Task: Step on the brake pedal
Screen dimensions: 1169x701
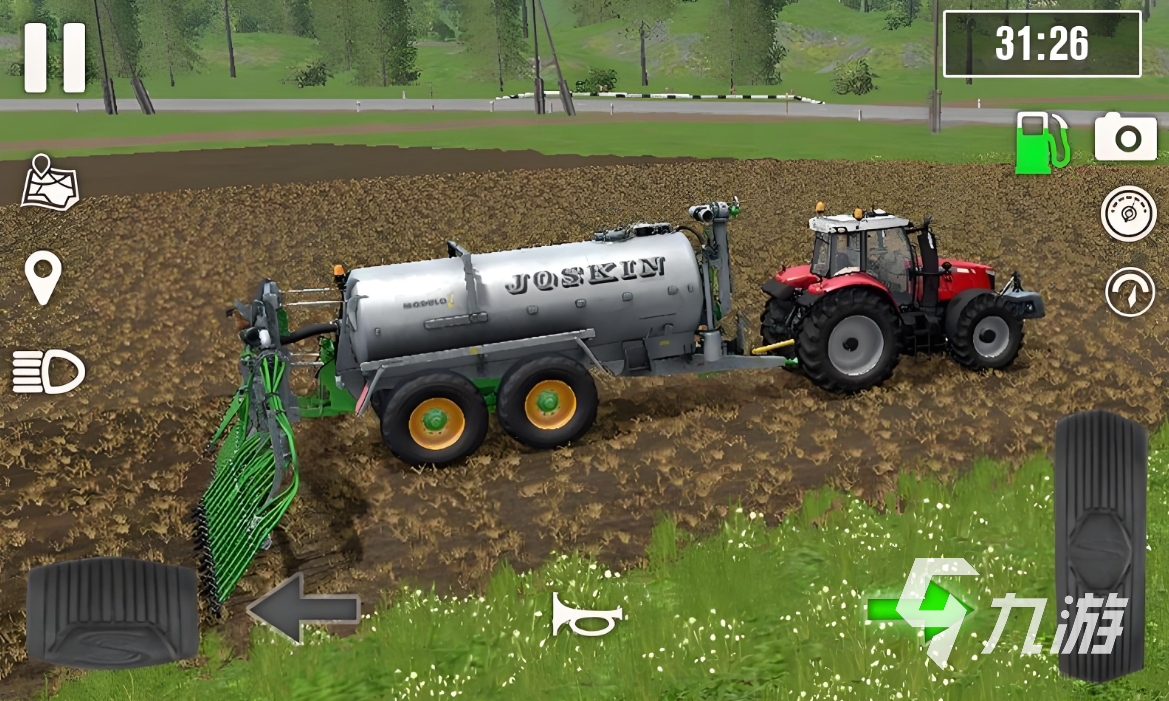Action: [x=112, y=612]
